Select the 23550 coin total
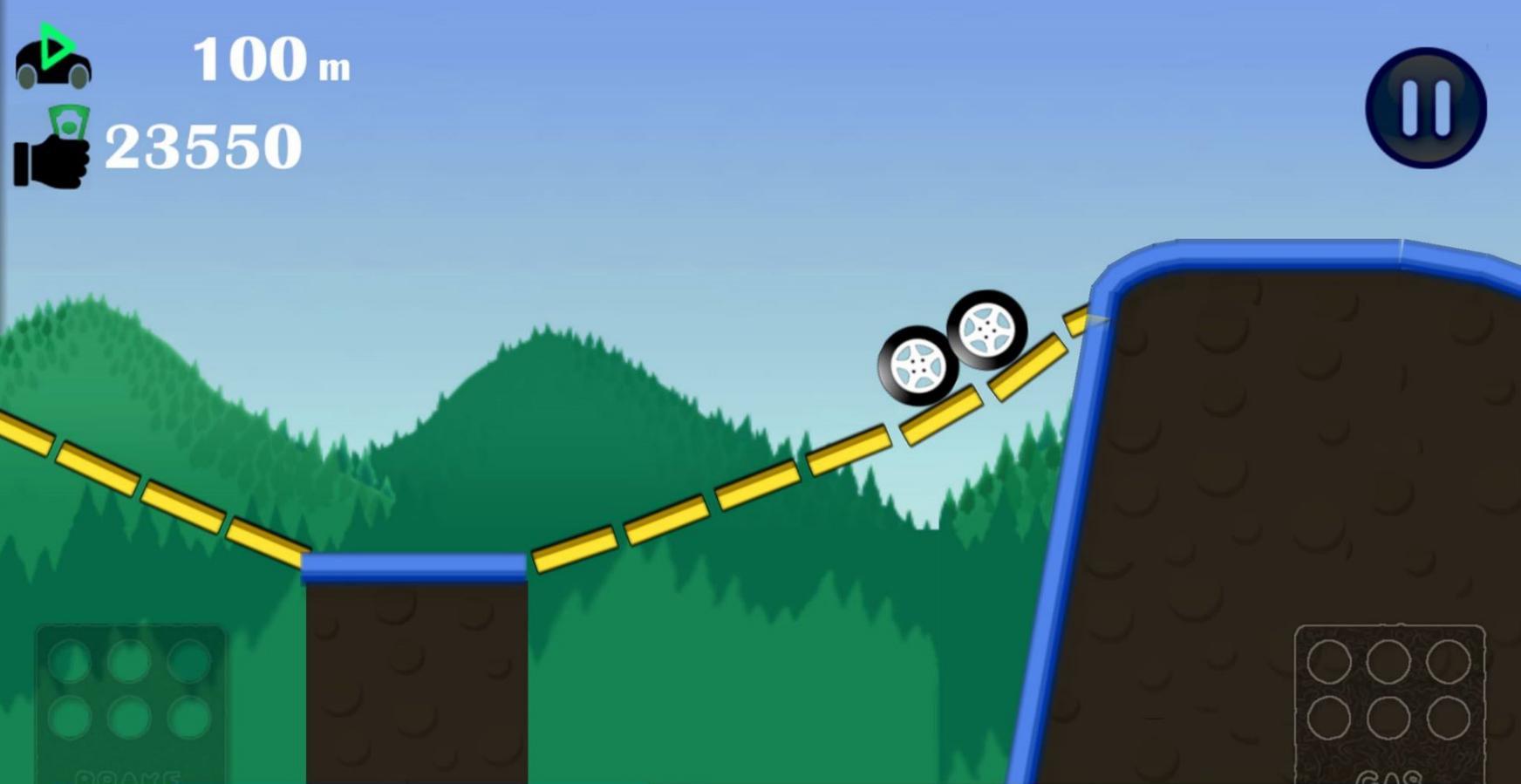This screenshot has height=784, width=1521. (x=203, y=145)
